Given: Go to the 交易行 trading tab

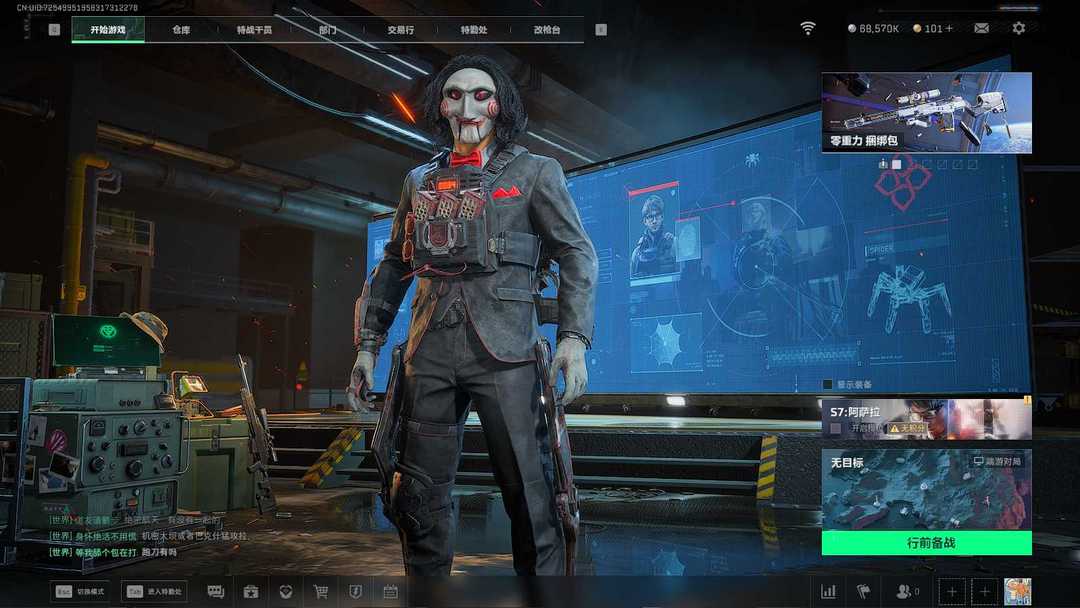Looking at the screenshot, I should [x=401, y=30].
